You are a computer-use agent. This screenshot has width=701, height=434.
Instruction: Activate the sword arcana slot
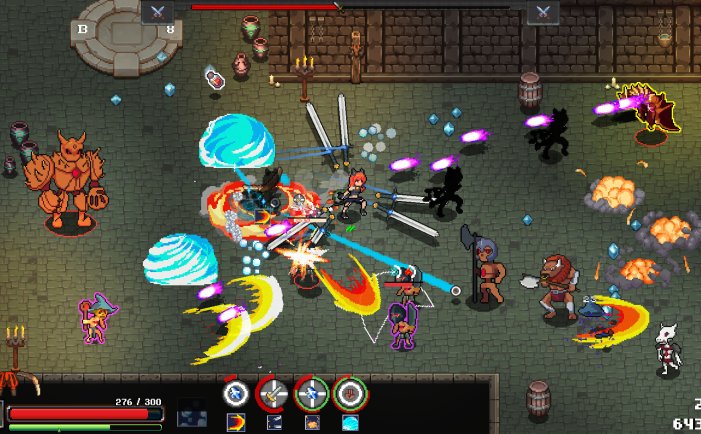tap(273, 393)
